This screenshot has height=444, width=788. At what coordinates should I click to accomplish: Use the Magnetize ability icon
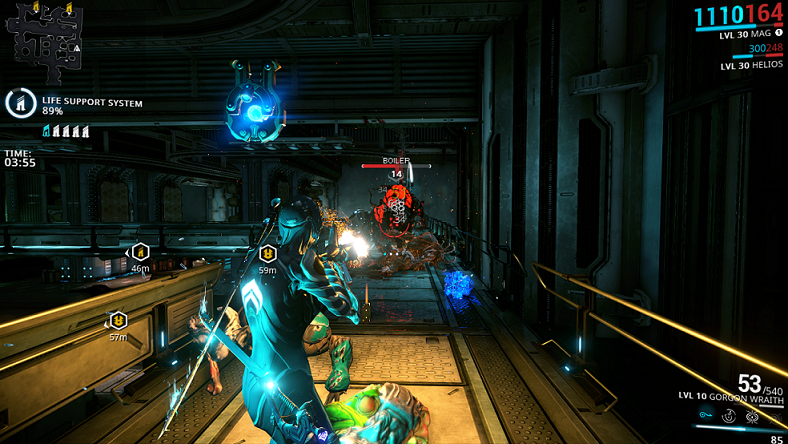click(x=729, y=415)
